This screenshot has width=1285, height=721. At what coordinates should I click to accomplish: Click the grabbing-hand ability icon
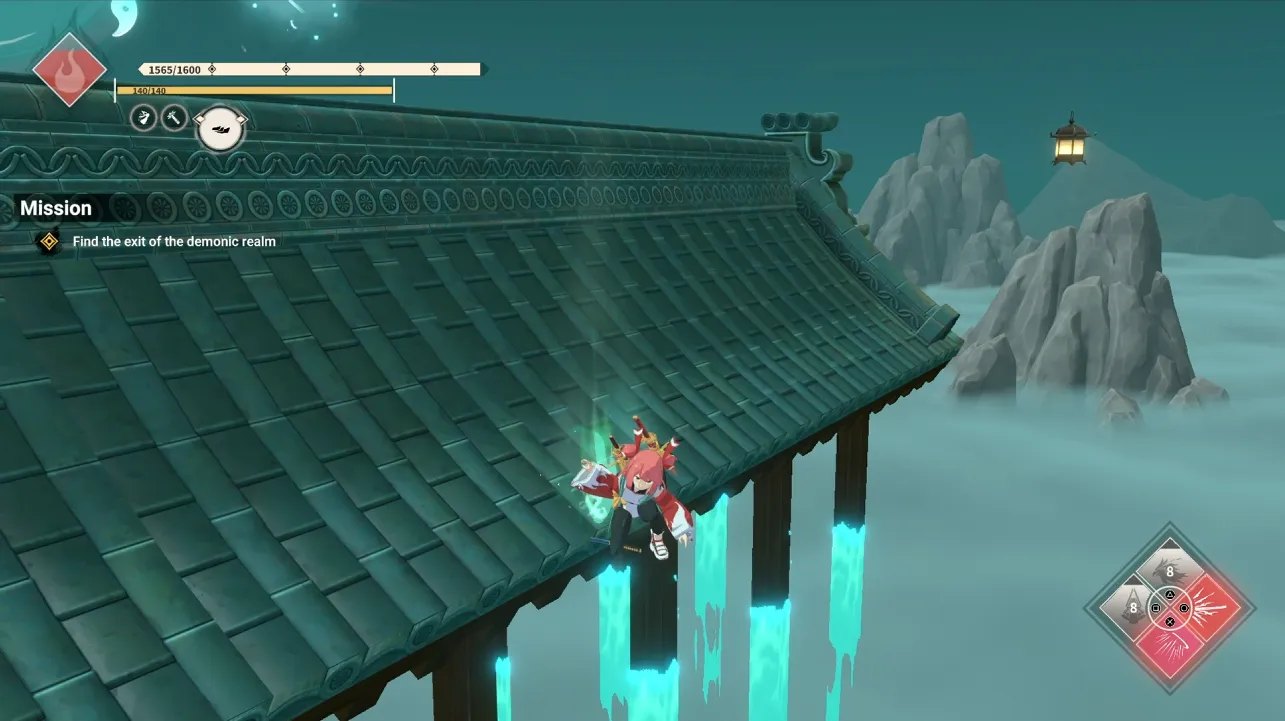[x=143, y=117]
